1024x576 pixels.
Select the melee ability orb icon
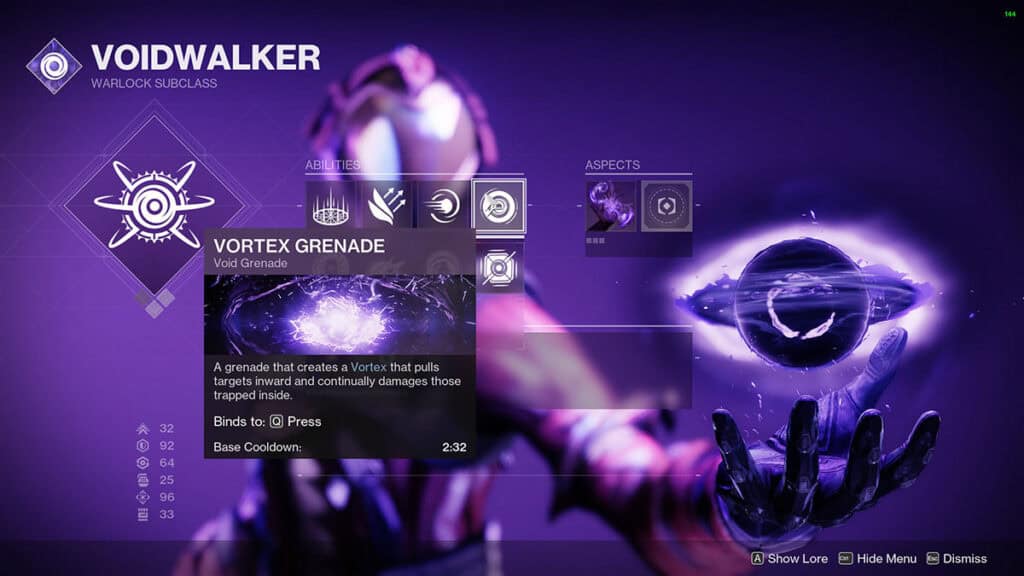point(443,205)
